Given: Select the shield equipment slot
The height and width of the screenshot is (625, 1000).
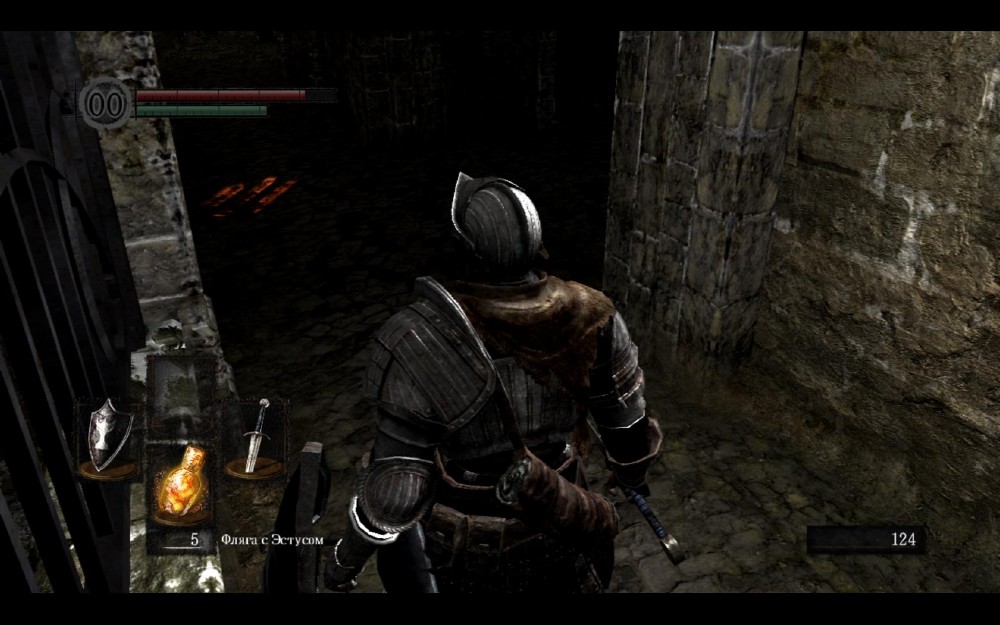Looking at the screenshot, I should 108,438.
